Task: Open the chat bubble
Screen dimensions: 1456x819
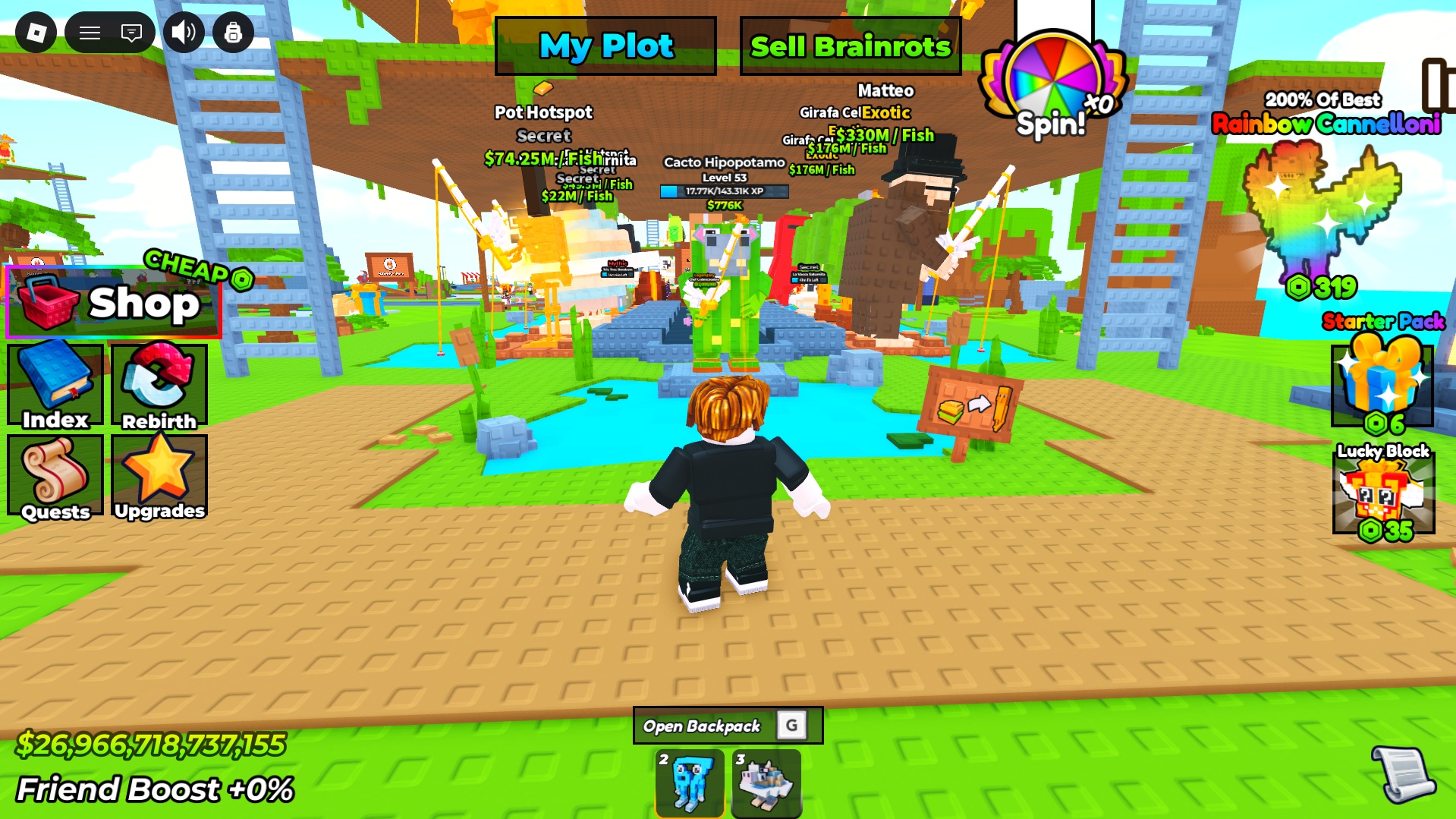Action: coord(131,33)
